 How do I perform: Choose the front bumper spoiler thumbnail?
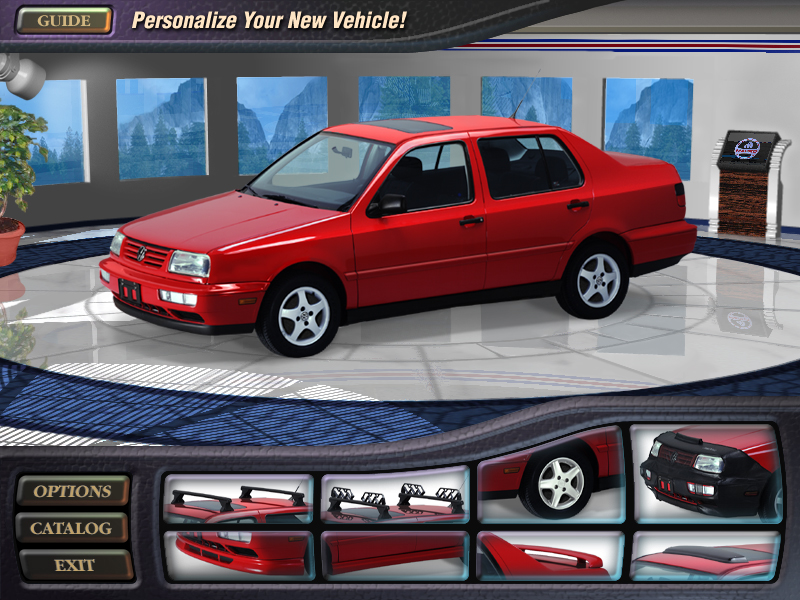click(238, 554)
